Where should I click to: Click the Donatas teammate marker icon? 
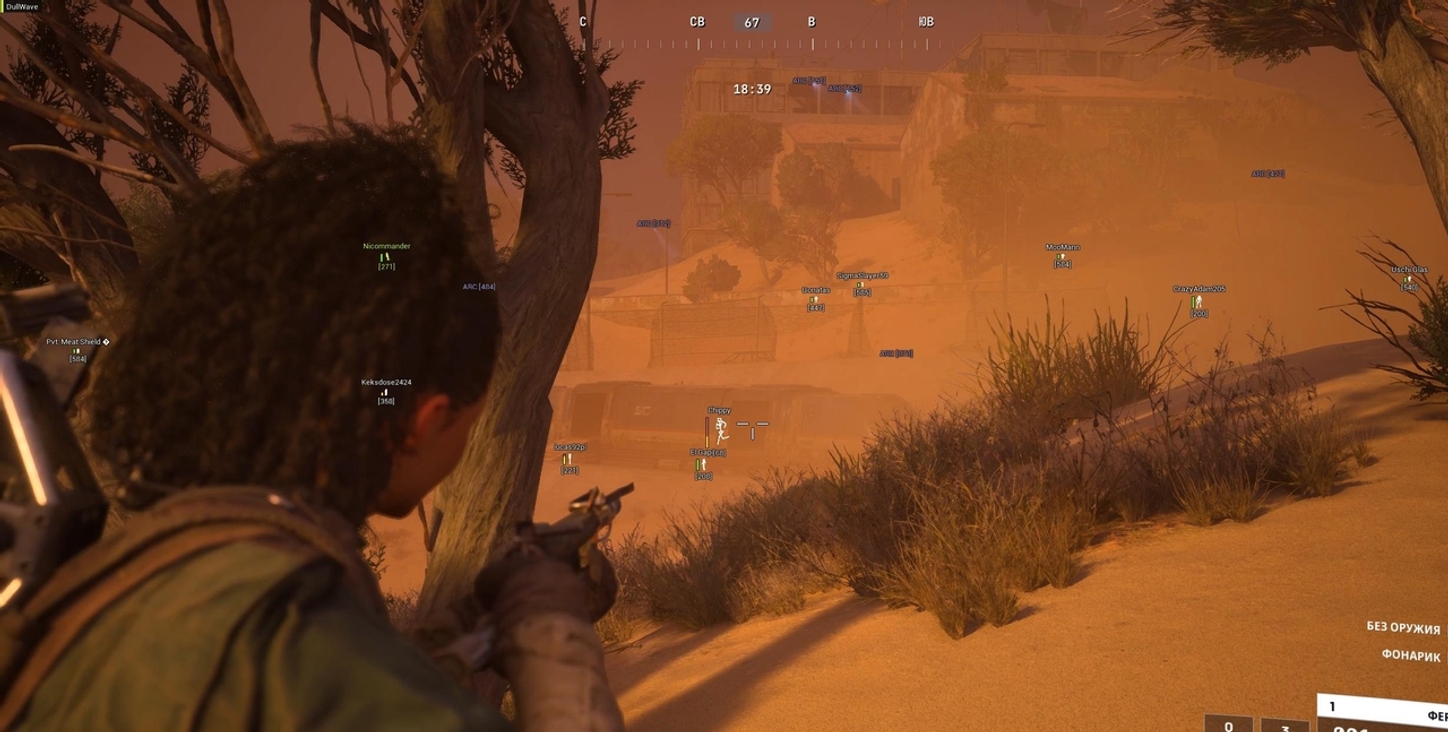pos(814,298)
